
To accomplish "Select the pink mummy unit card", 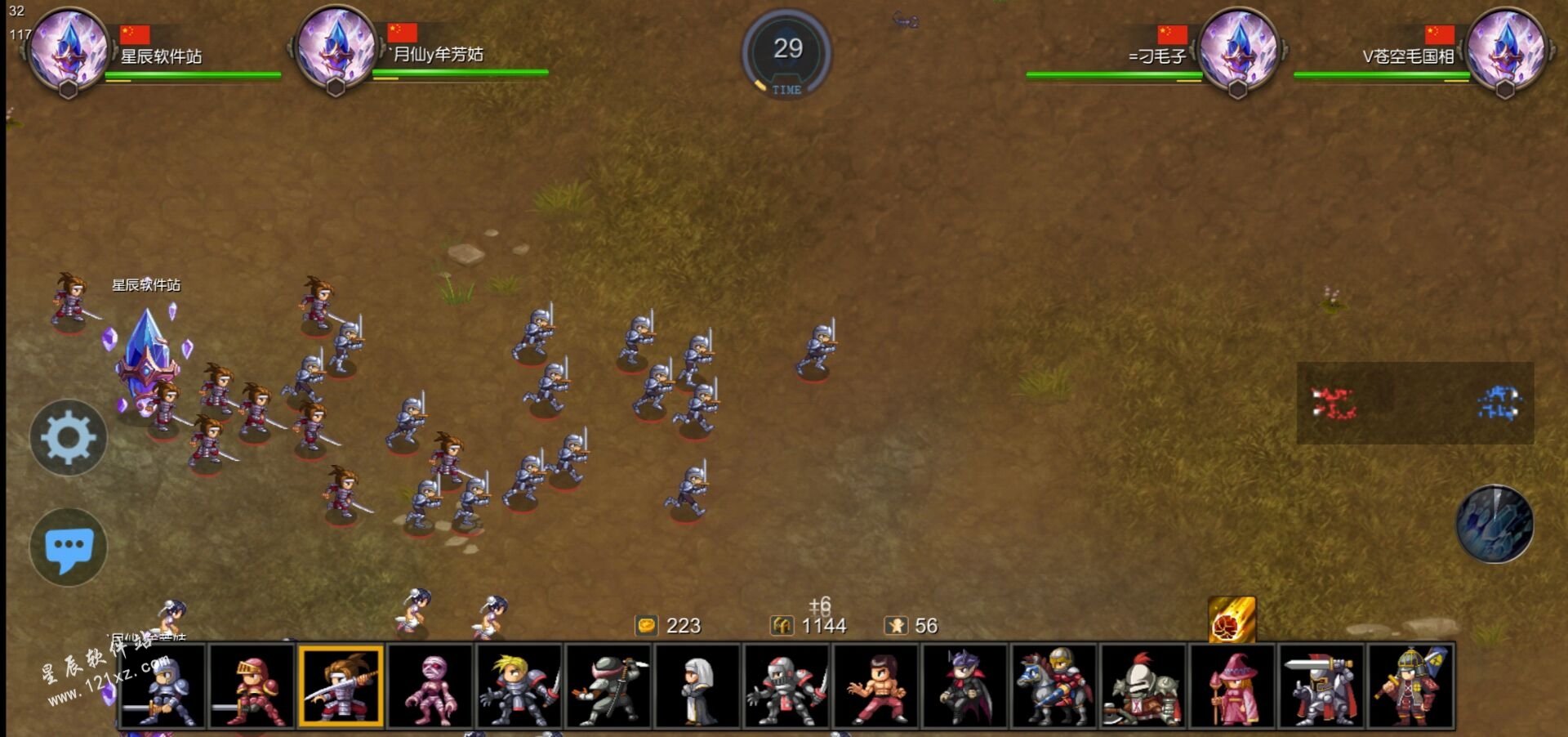I will 430,686.
